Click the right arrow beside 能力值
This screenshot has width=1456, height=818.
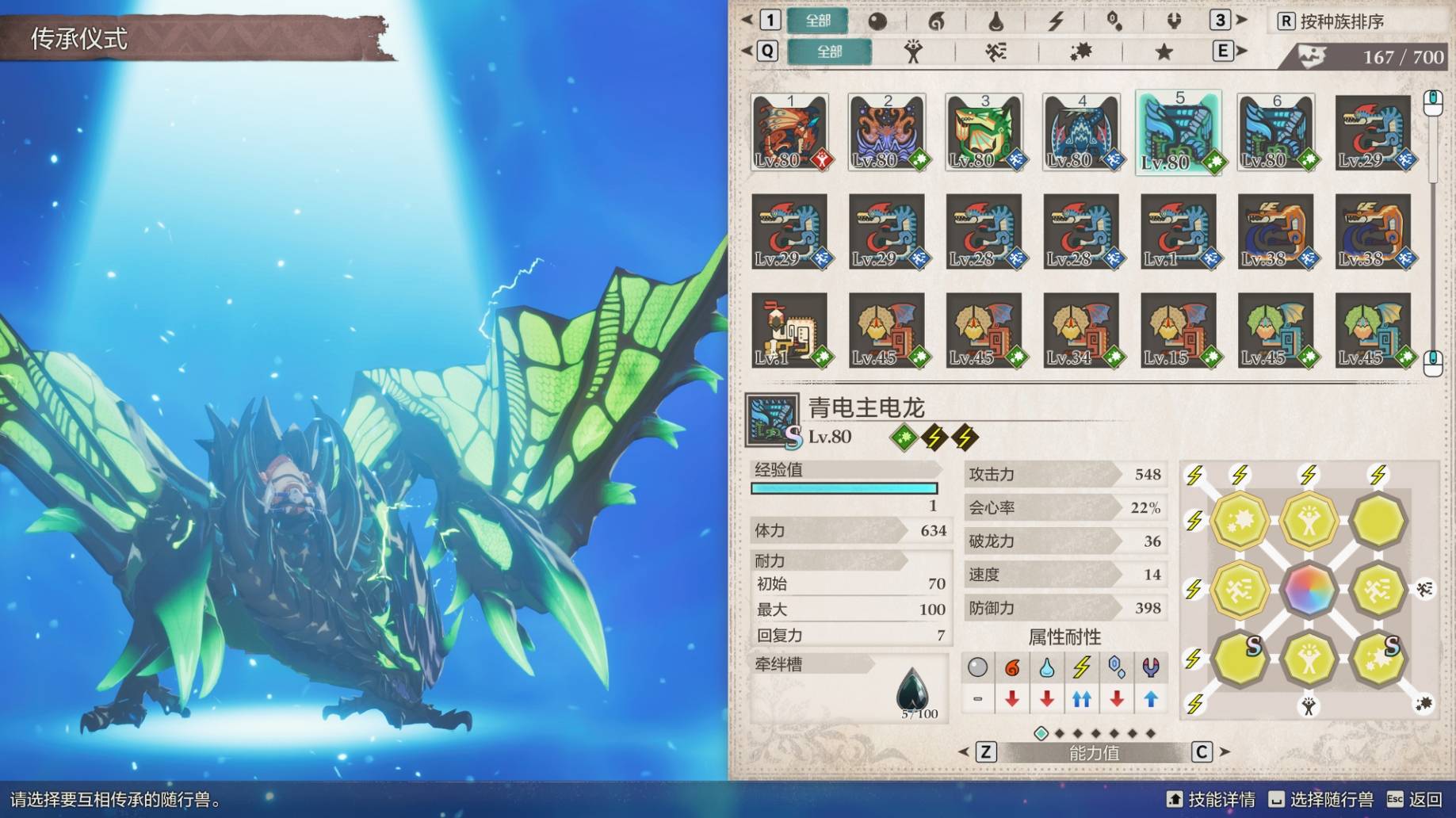point(1225,751)
